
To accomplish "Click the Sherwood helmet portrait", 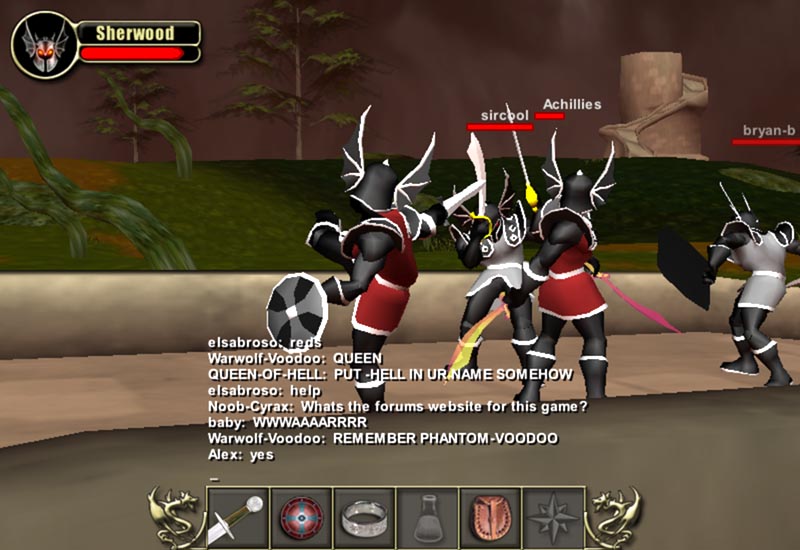I will pos(44,45).
